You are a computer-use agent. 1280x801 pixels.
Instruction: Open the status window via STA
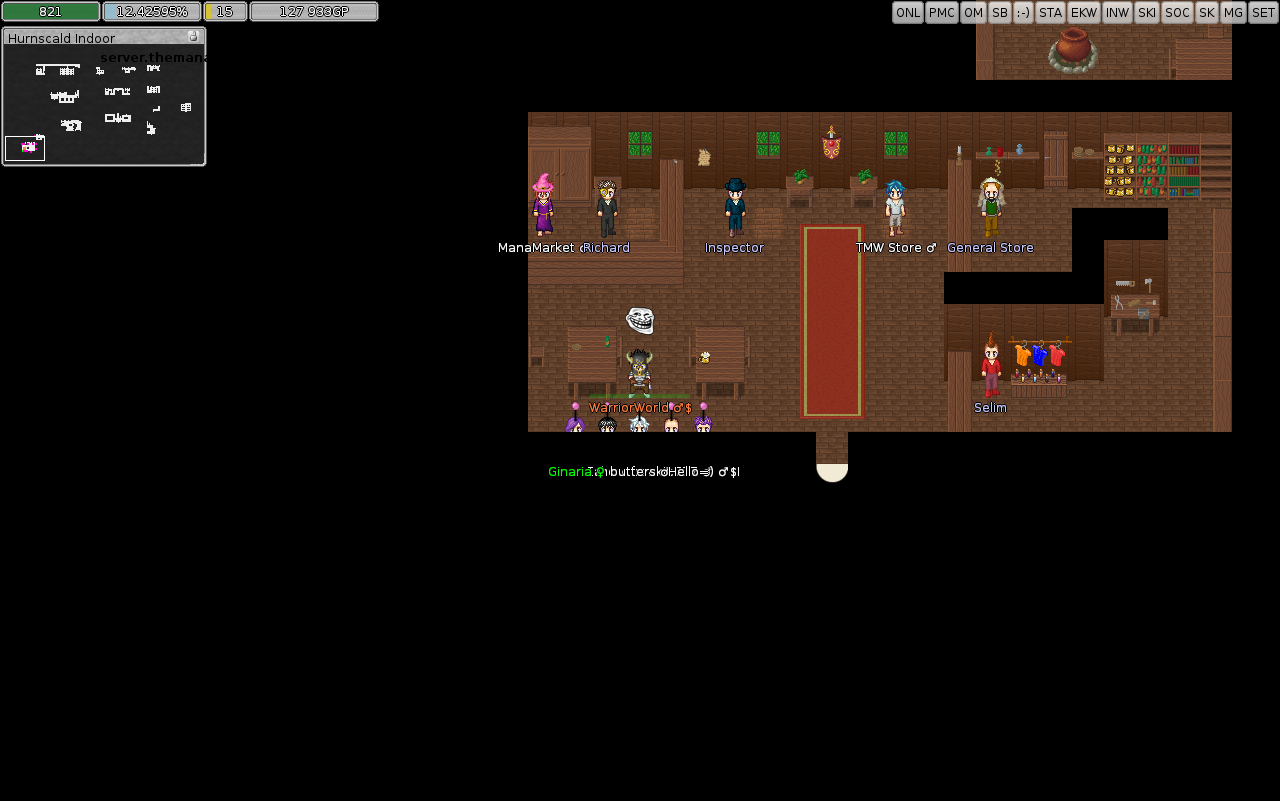click(x=1050, y=12)
